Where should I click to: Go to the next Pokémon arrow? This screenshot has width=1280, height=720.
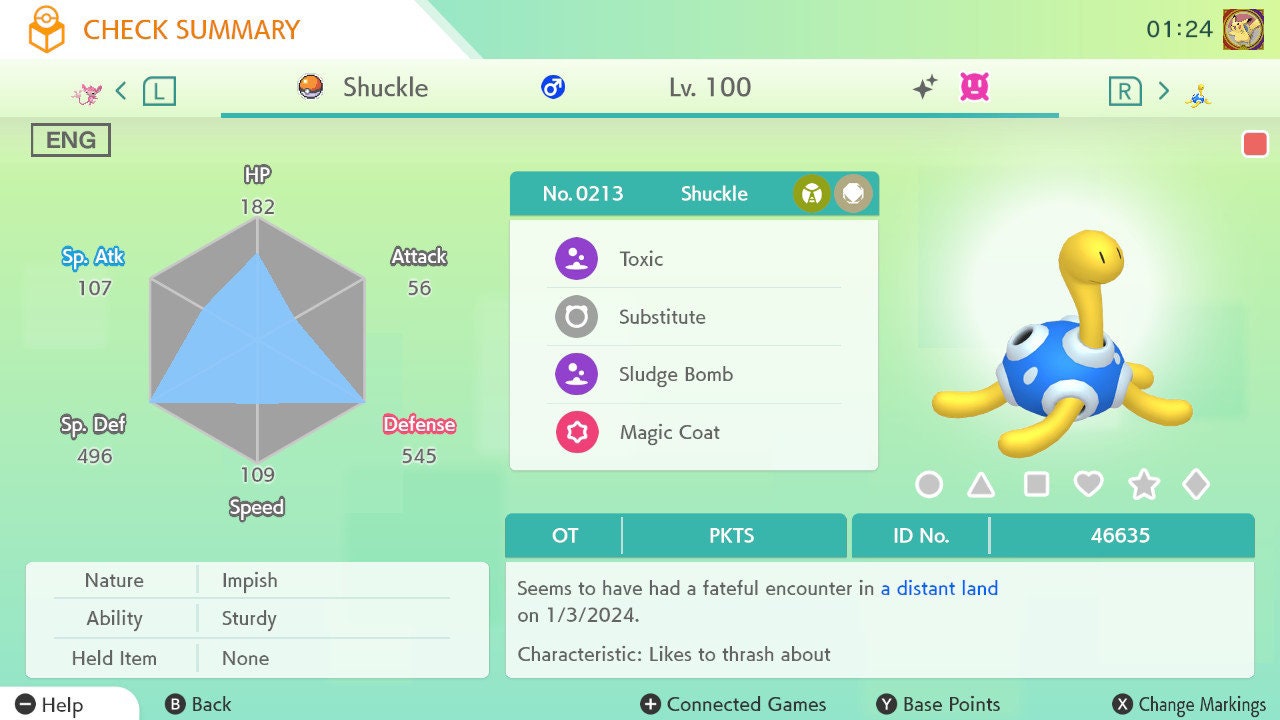pyautogui.click(x=1163, y=91)
